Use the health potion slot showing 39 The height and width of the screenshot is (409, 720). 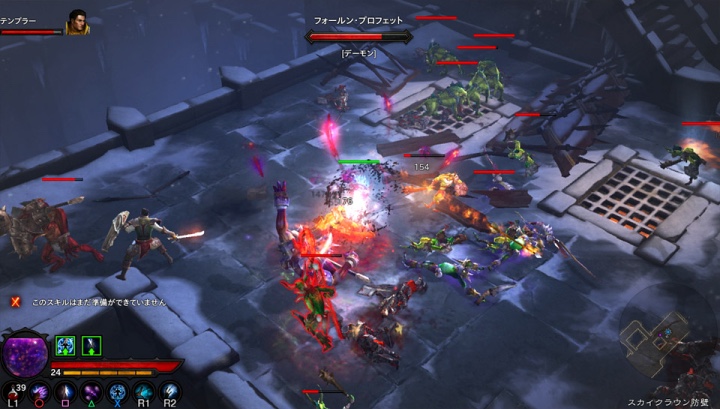coord(17,391)
